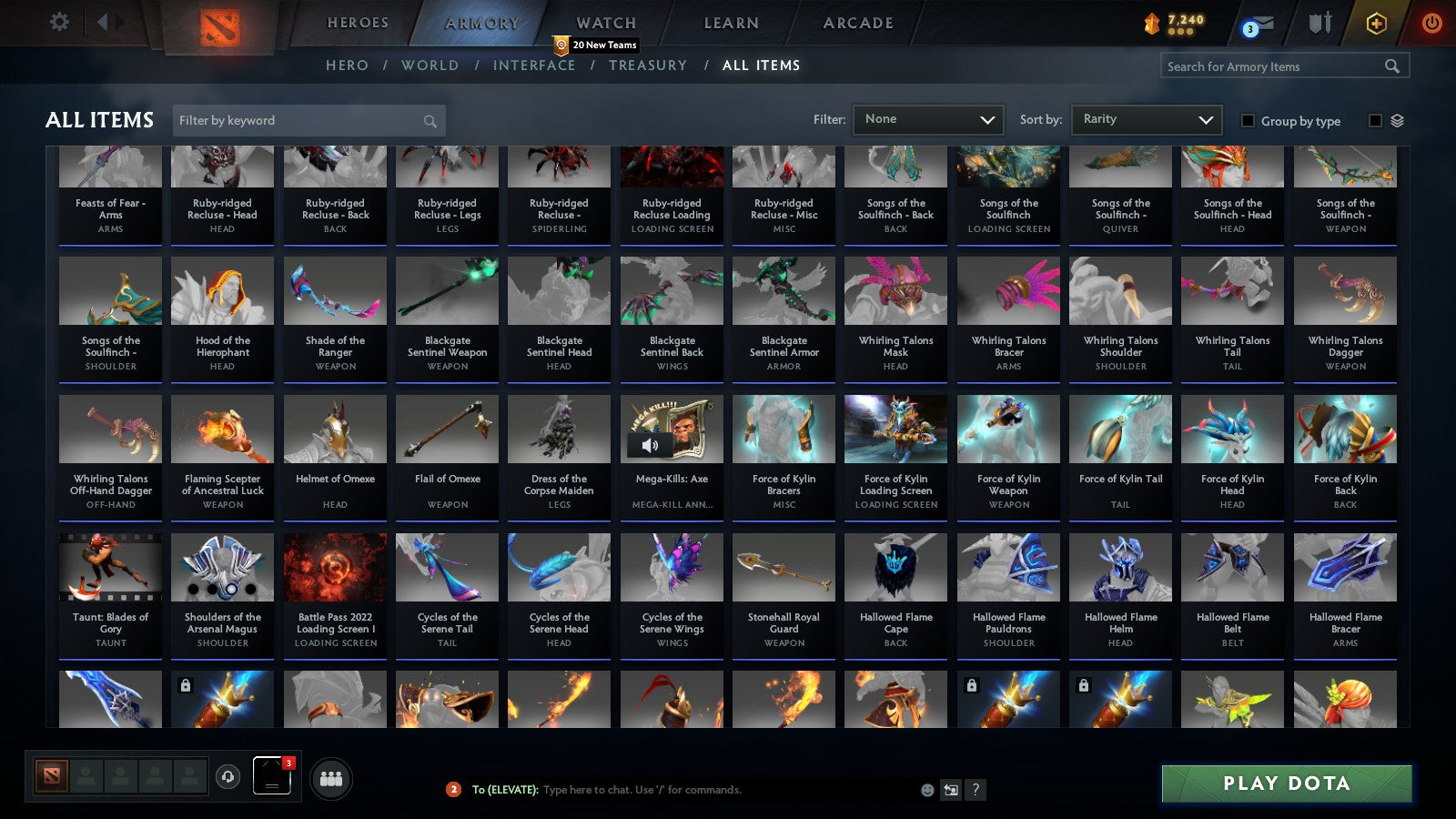Image resolution: width=1456 pixels, height=819 pixels.
Task: Click the PLAY DOTA button
Action: coord(1286,784)
